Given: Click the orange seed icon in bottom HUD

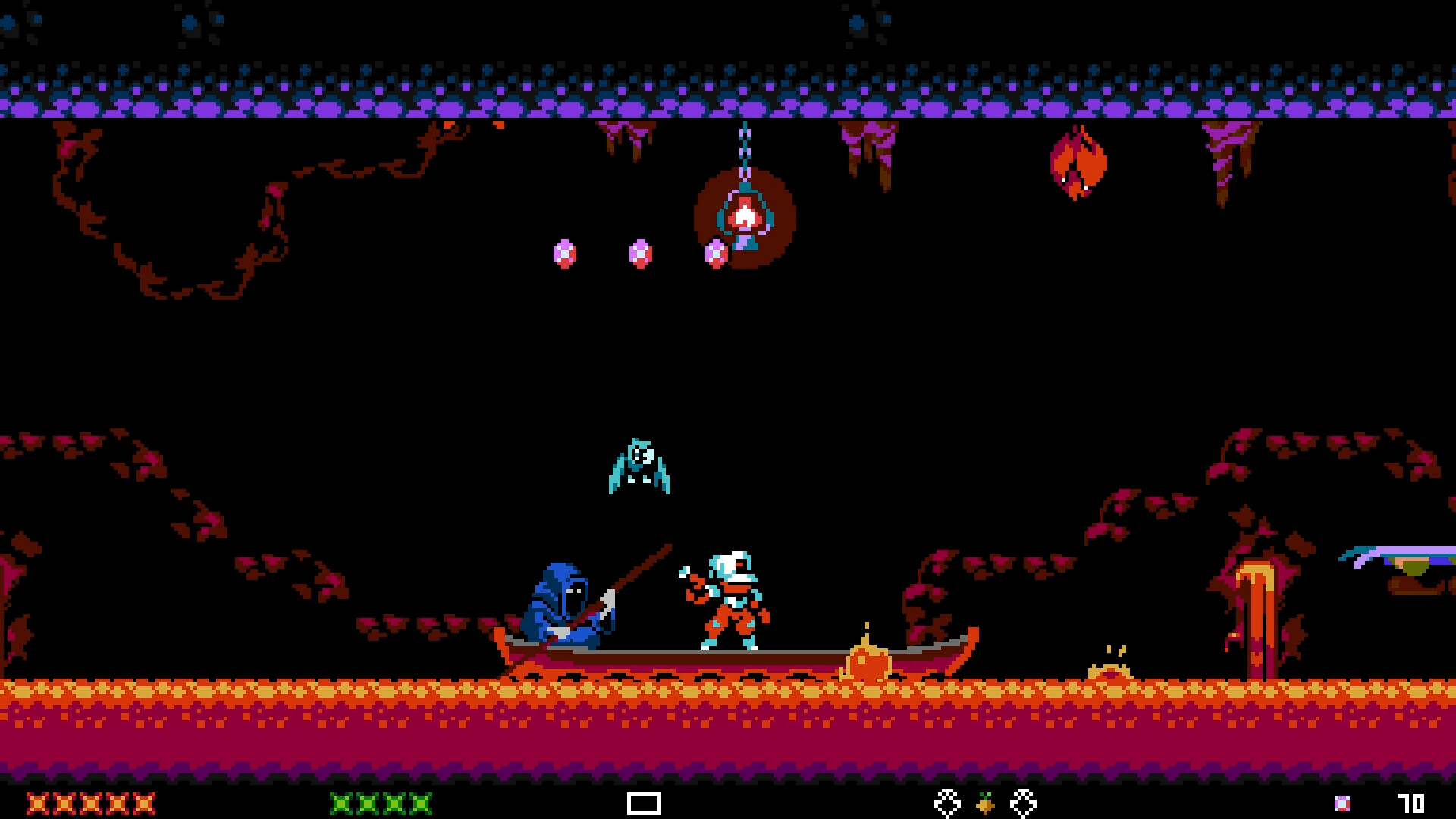Looking at the screenshot, I should click(984, 805).
